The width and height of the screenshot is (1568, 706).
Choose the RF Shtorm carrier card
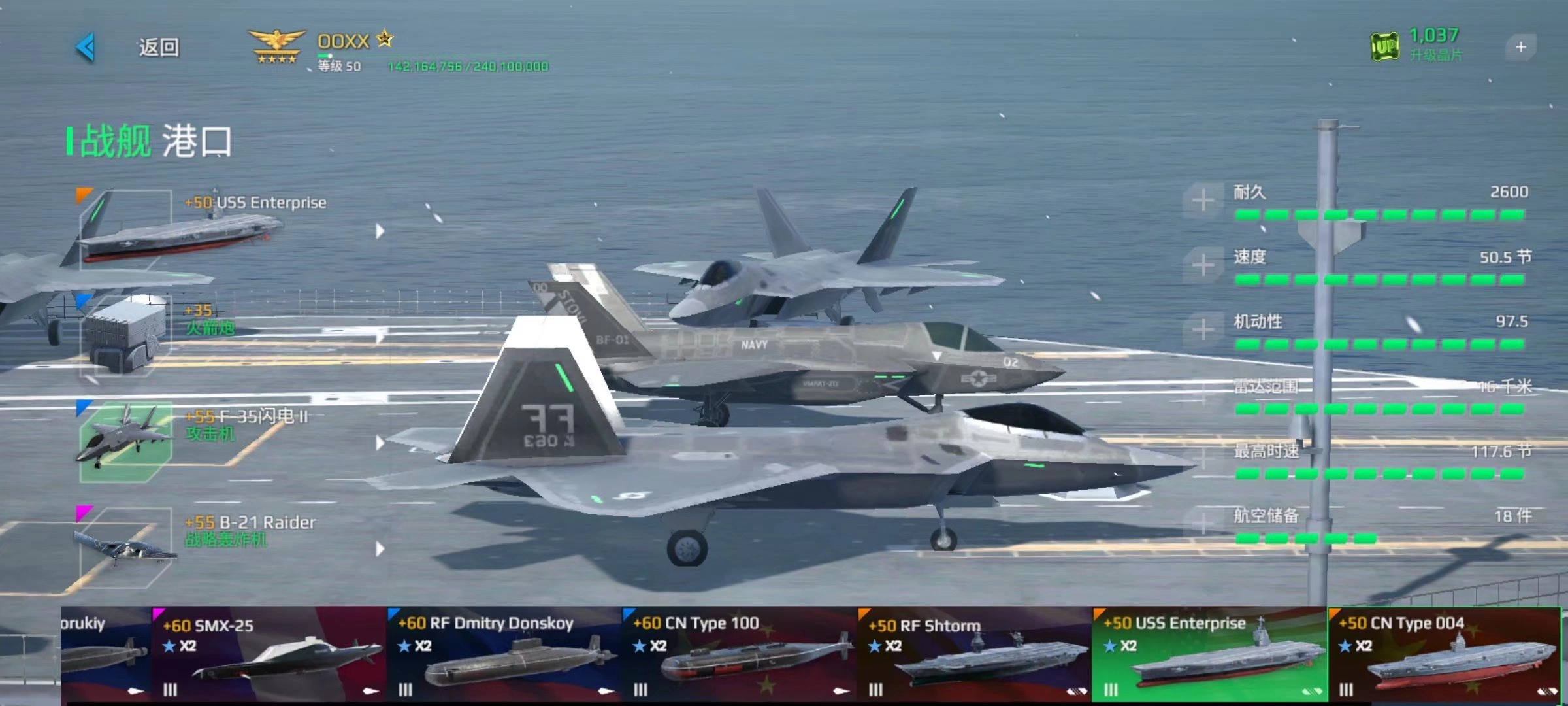(975, 654)
